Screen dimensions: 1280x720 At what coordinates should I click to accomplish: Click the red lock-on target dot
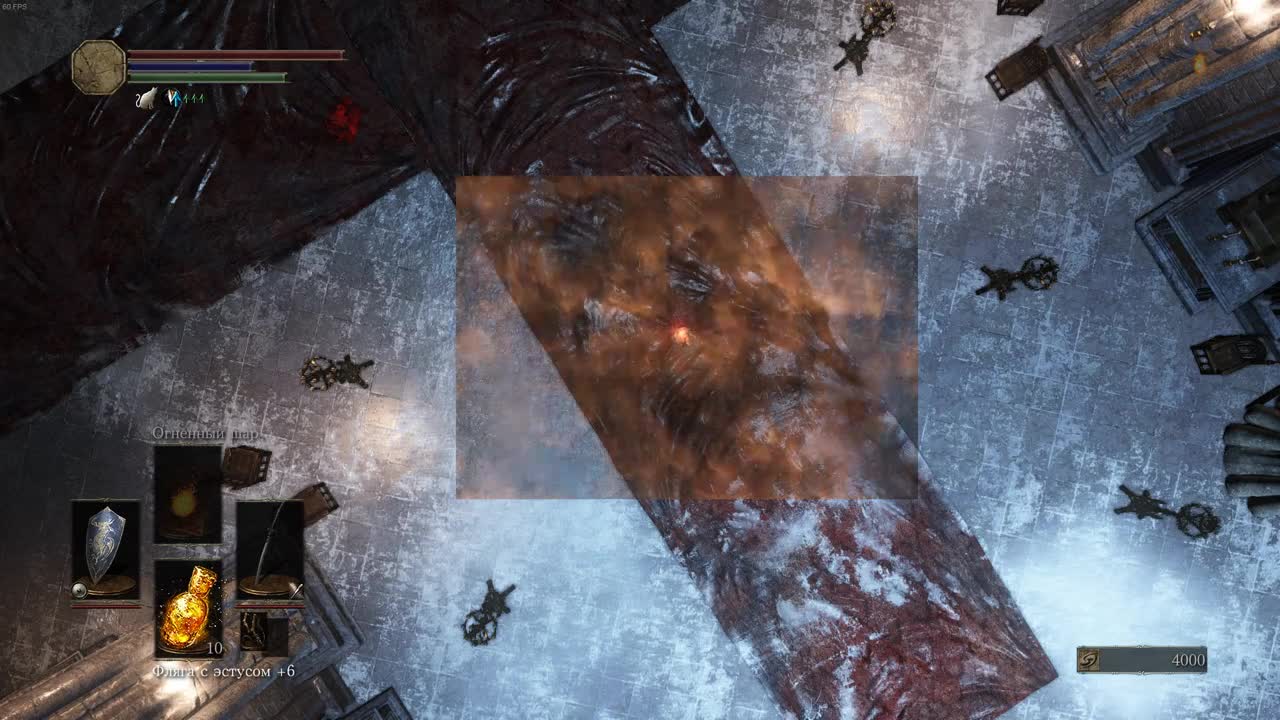tap(680, 333)
